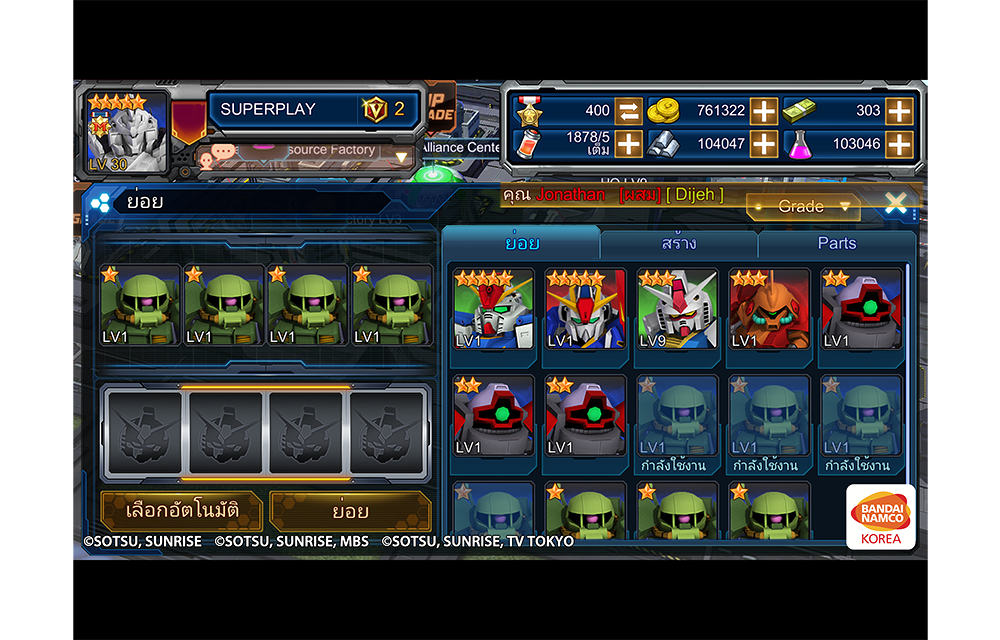Add metal resource with plus button
The width and height of the screenshot is (1000, 640).
[764, 144]
